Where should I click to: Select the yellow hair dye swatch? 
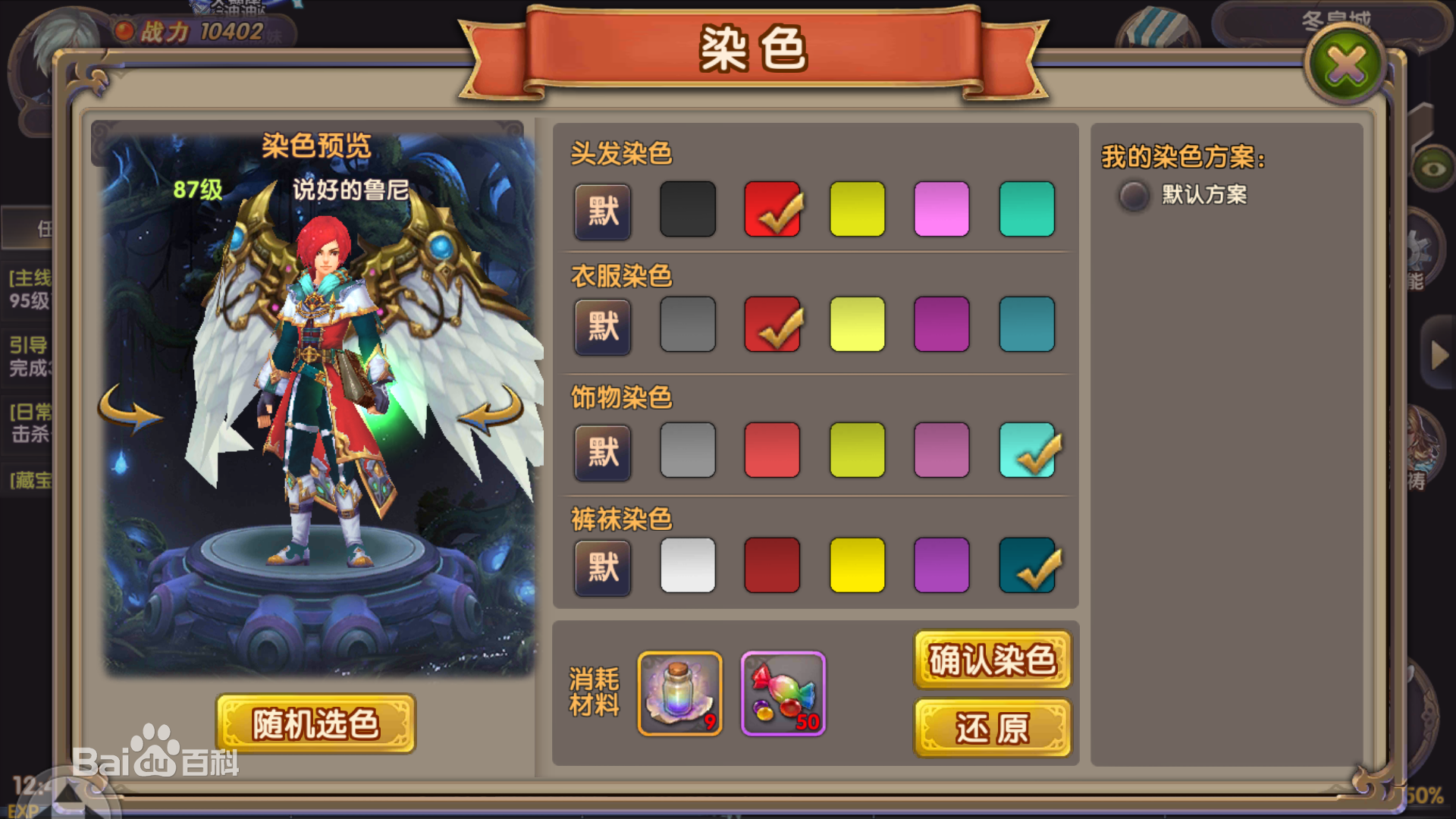(858, 210)
